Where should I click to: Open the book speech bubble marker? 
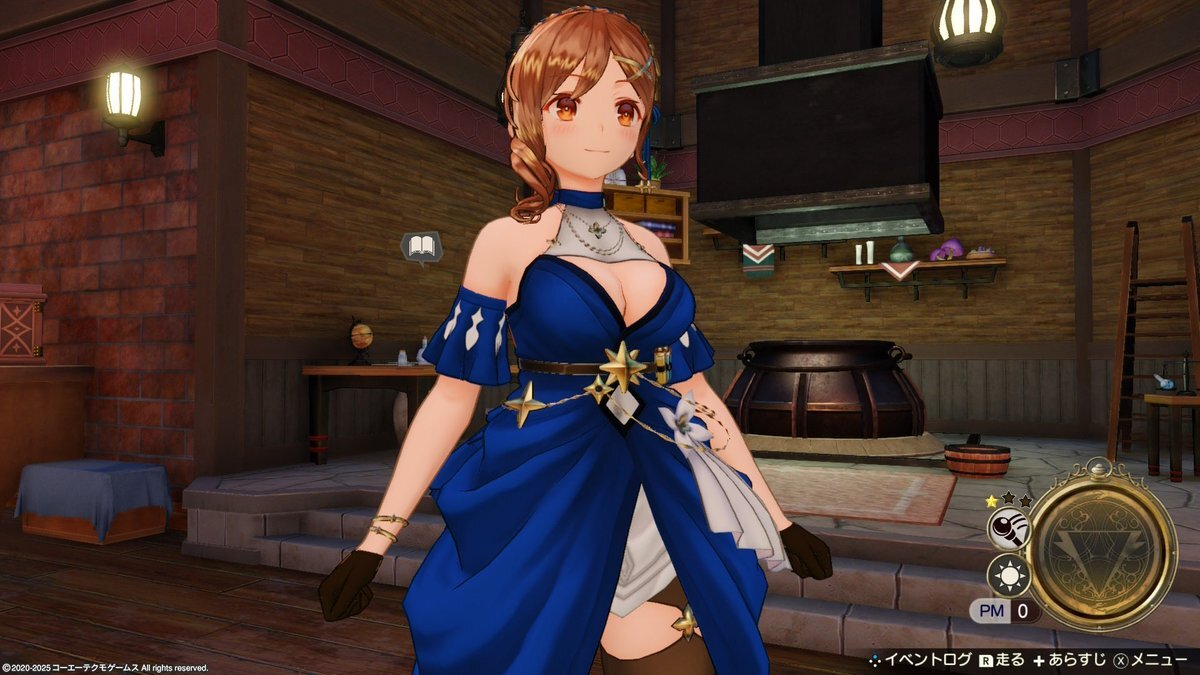click(x=421, y=247)
